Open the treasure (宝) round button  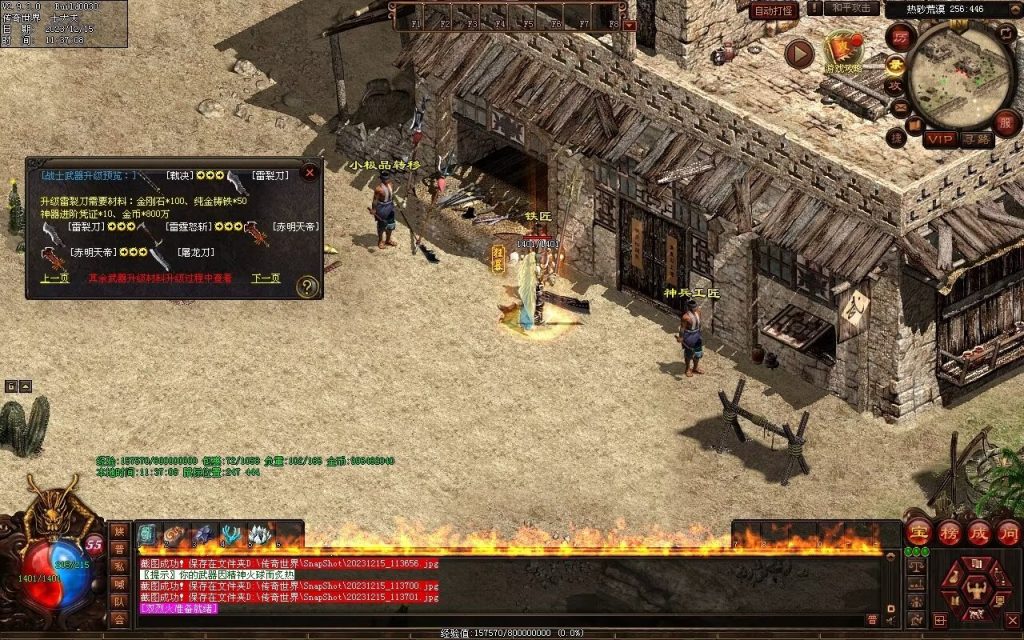click(919, 531)
